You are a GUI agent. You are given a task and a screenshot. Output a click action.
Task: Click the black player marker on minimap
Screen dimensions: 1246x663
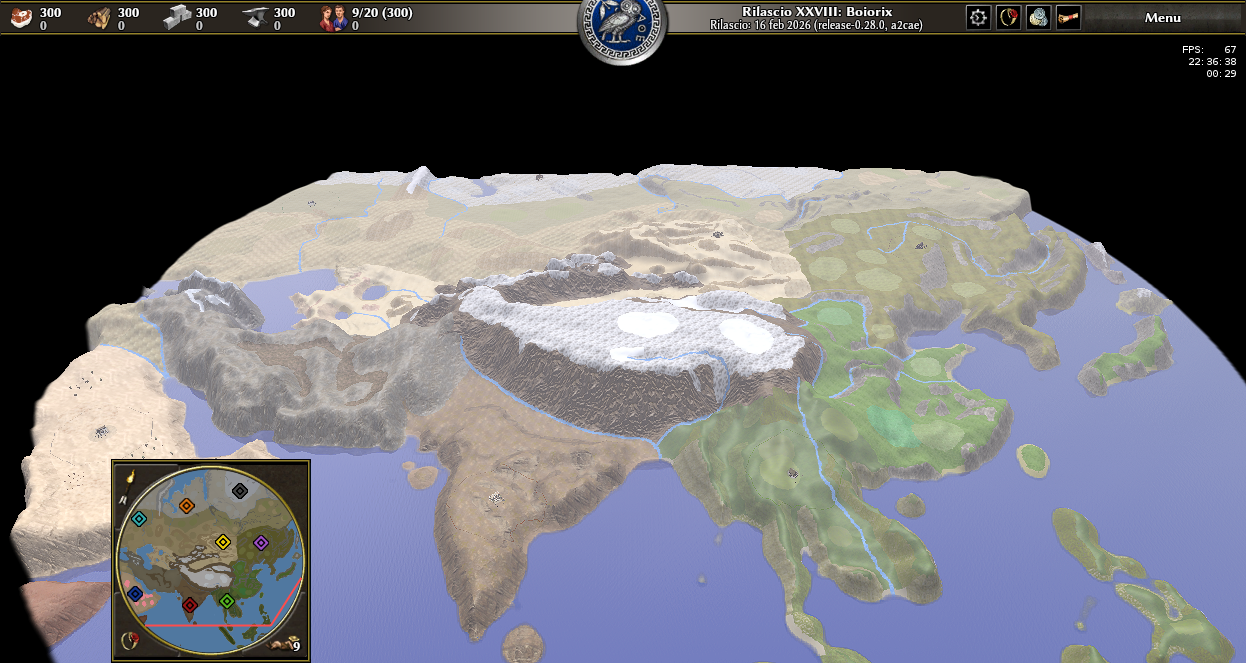point(240,490)
